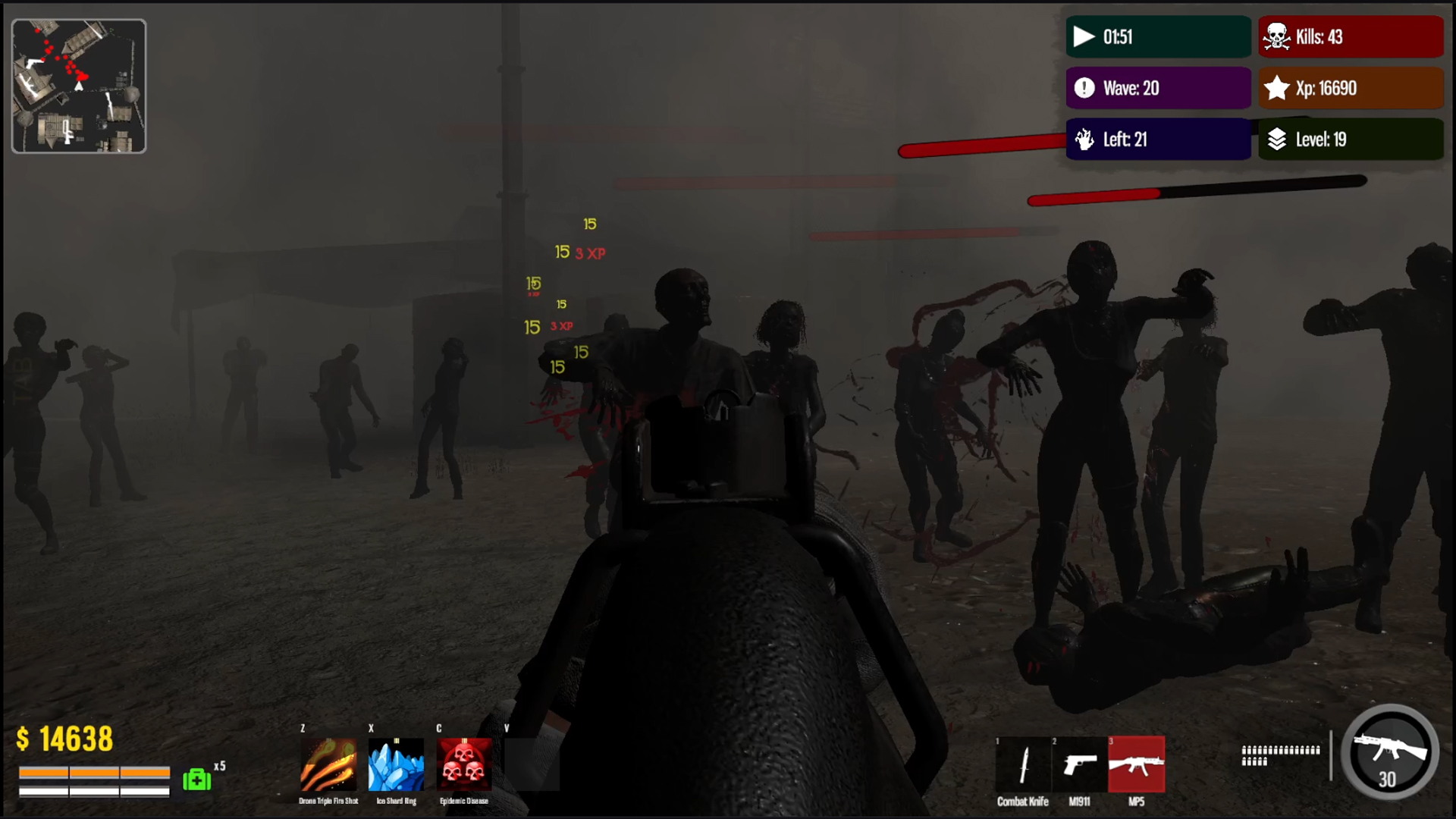Image resolution: width=1456 pixels, height=819 pixels.
Task: Click the green medkit icon
Action: [x=196, y=779]
